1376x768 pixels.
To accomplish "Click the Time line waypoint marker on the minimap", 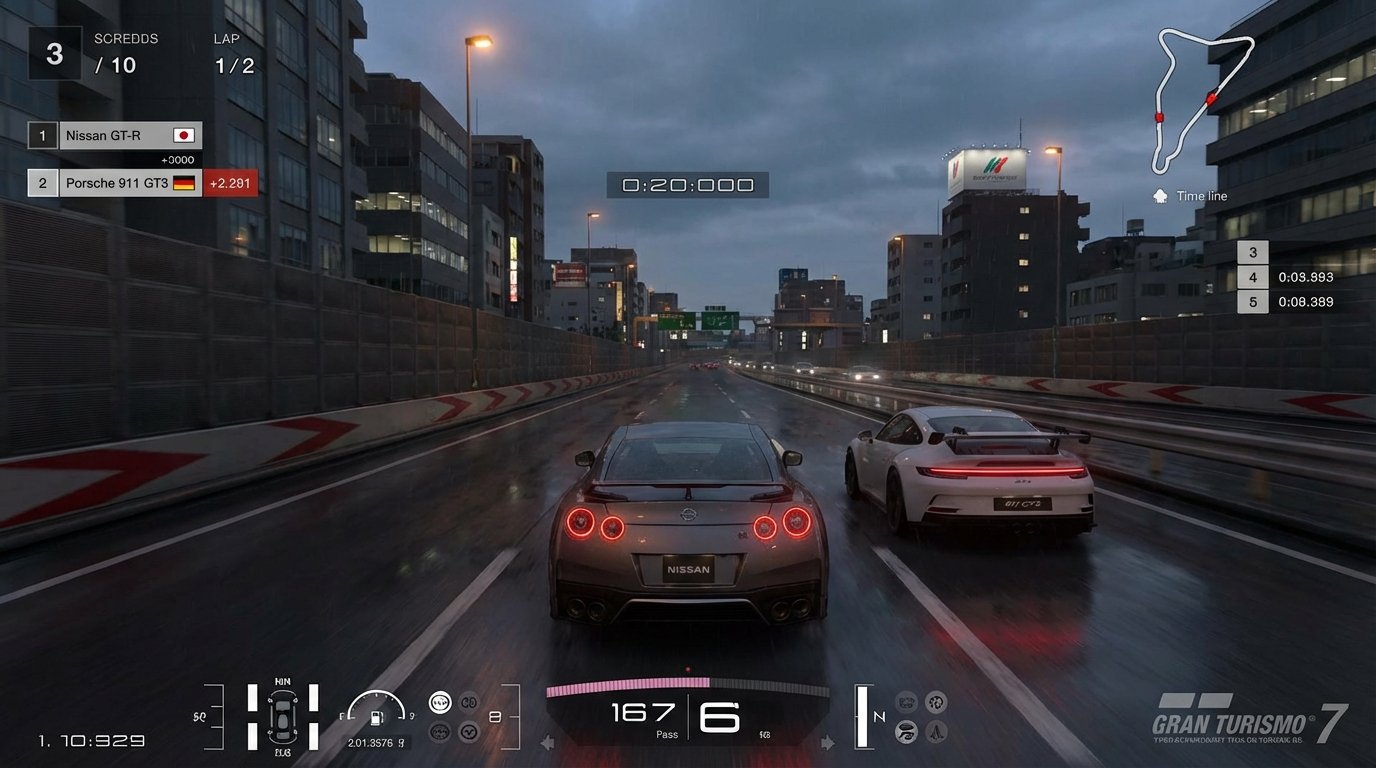I will click(x=1158, y=196).
